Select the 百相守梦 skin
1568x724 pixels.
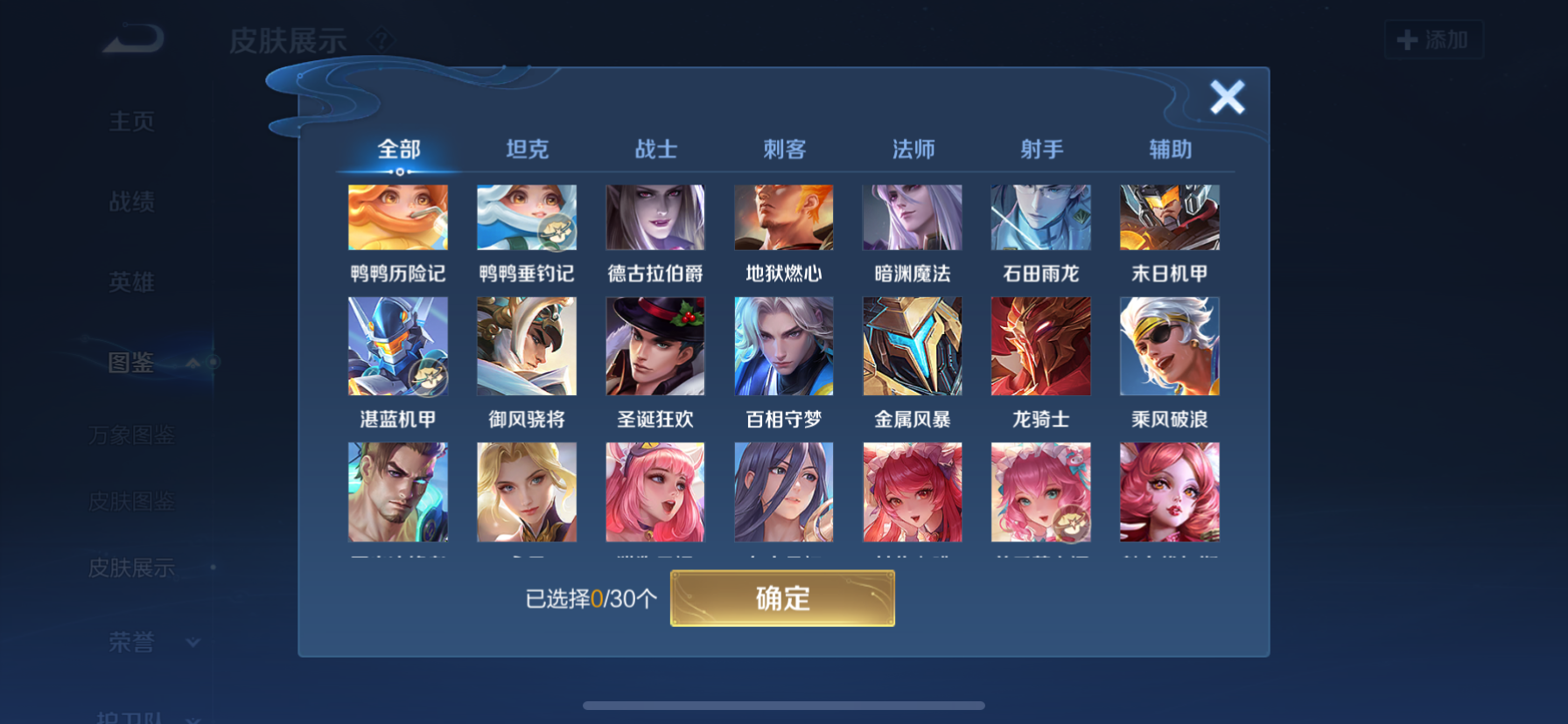783,345
